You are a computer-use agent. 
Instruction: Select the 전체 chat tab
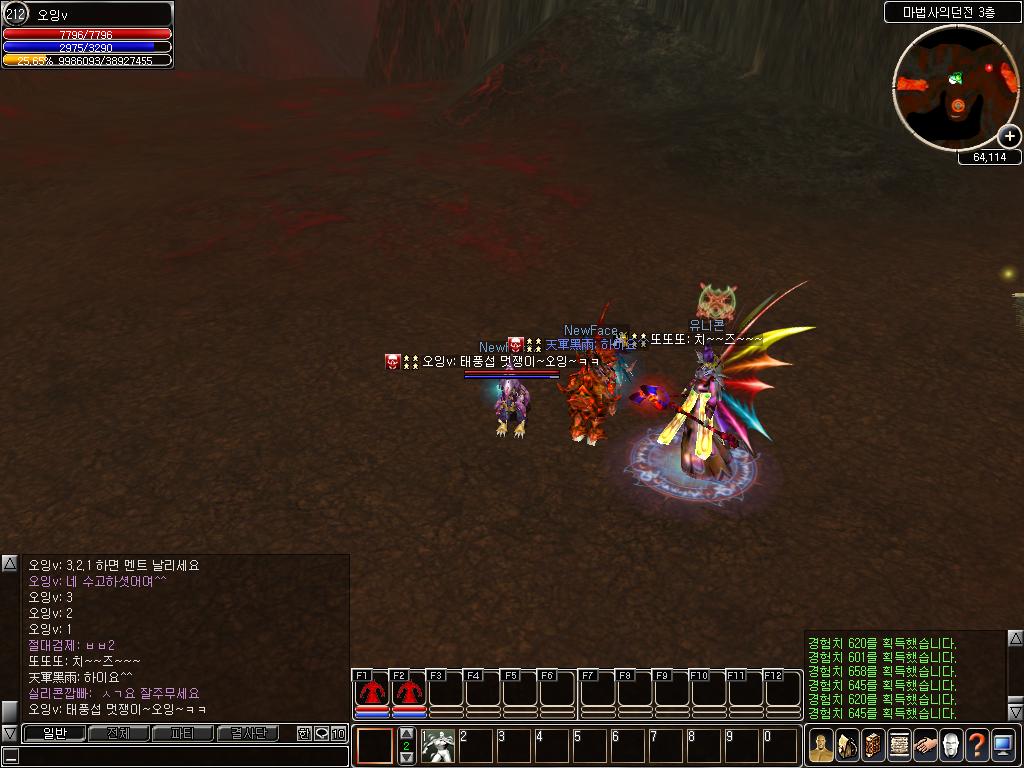[x=118, y=733]
